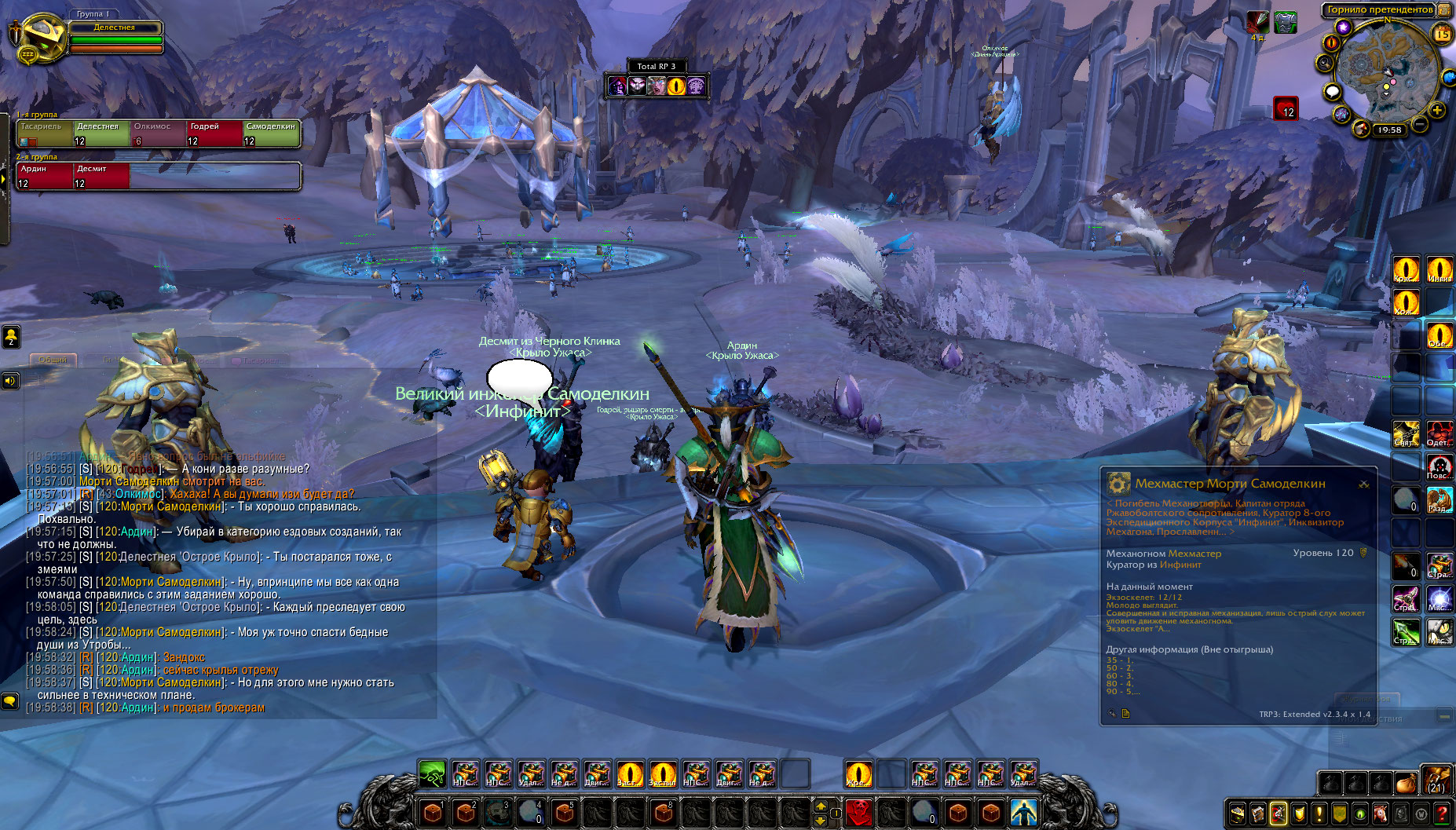This screenshot has height=830, width=1456.
Task: Switch to the Общий chat tab
Action: [53, 360]
